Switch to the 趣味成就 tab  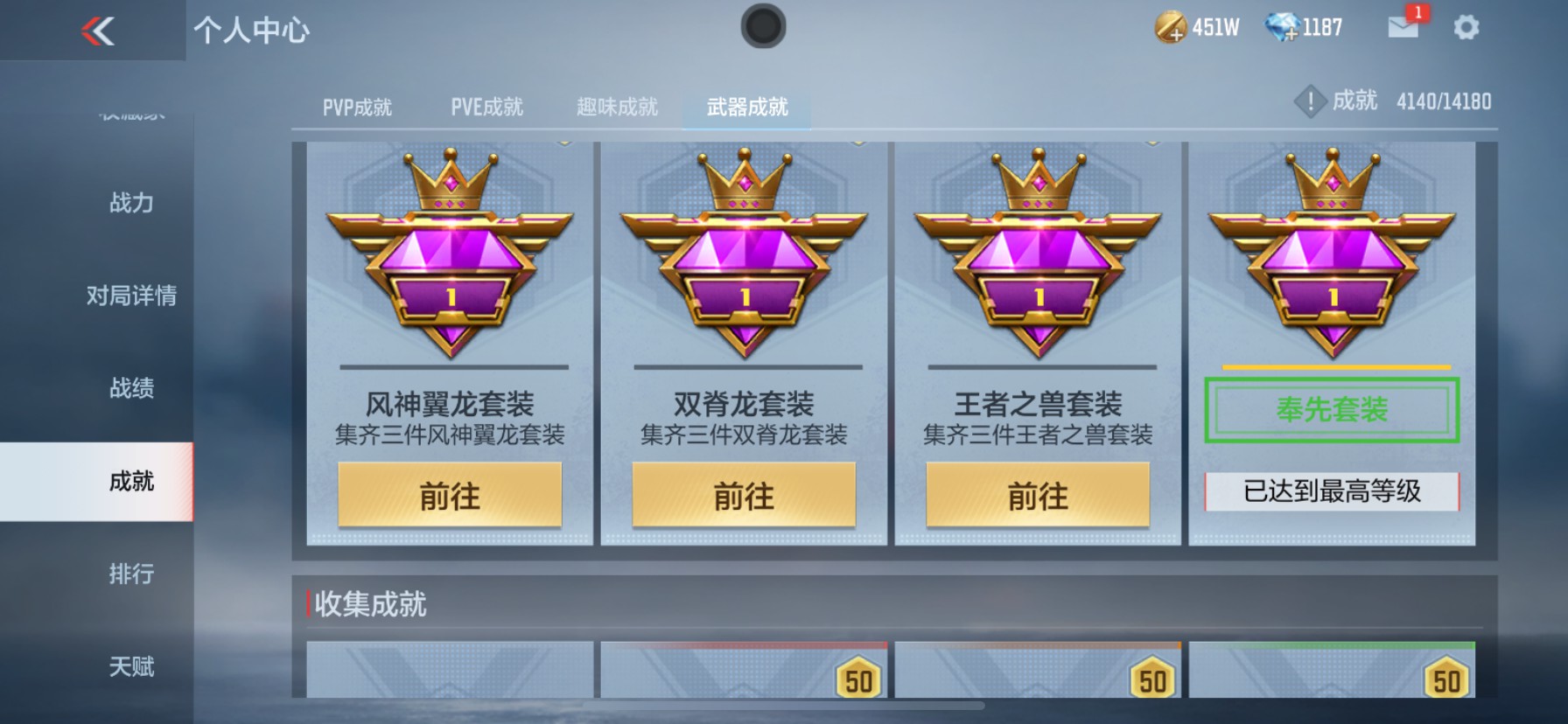[616, 107]
